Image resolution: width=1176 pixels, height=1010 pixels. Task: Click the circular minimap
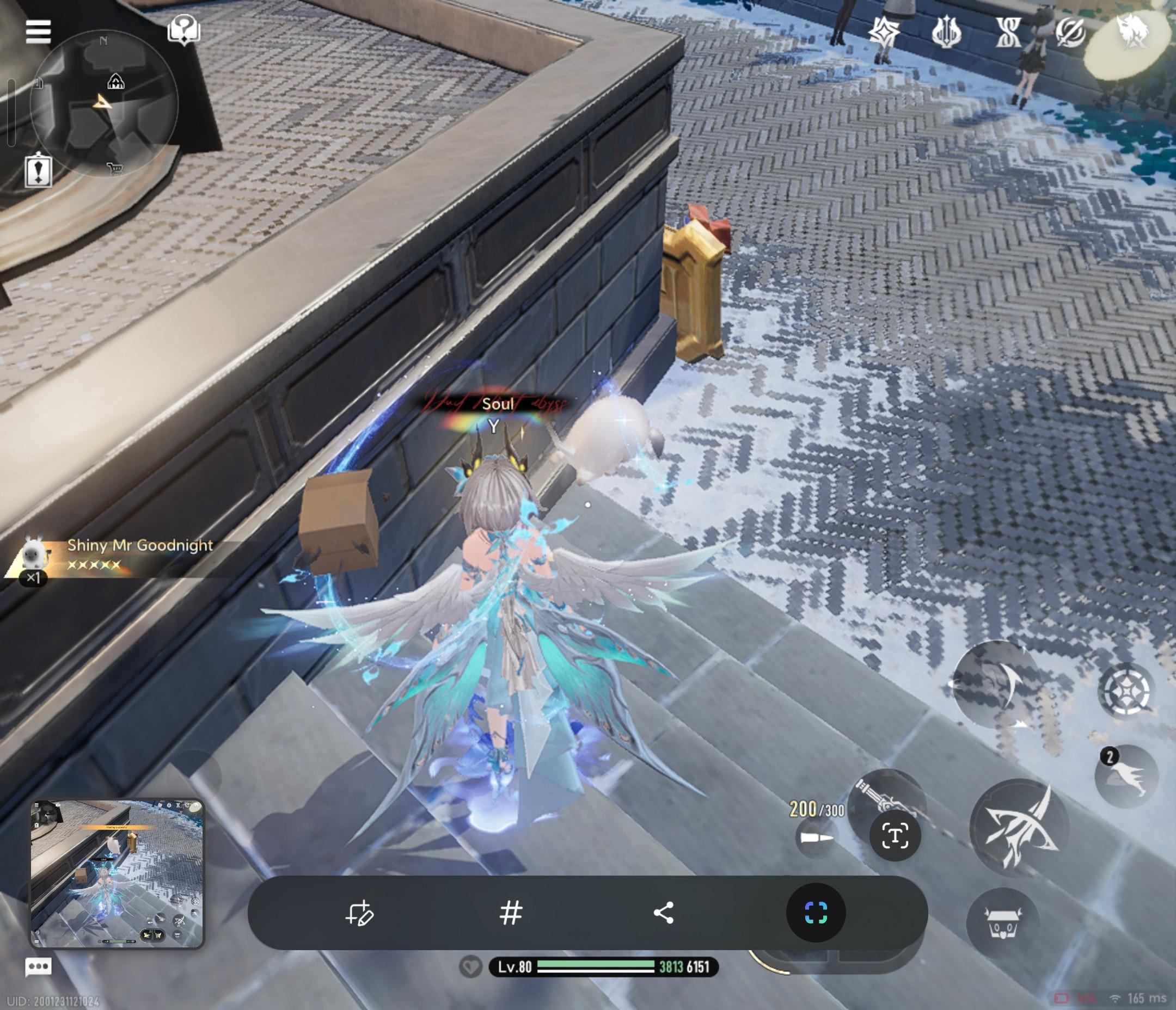coord(105,103)
